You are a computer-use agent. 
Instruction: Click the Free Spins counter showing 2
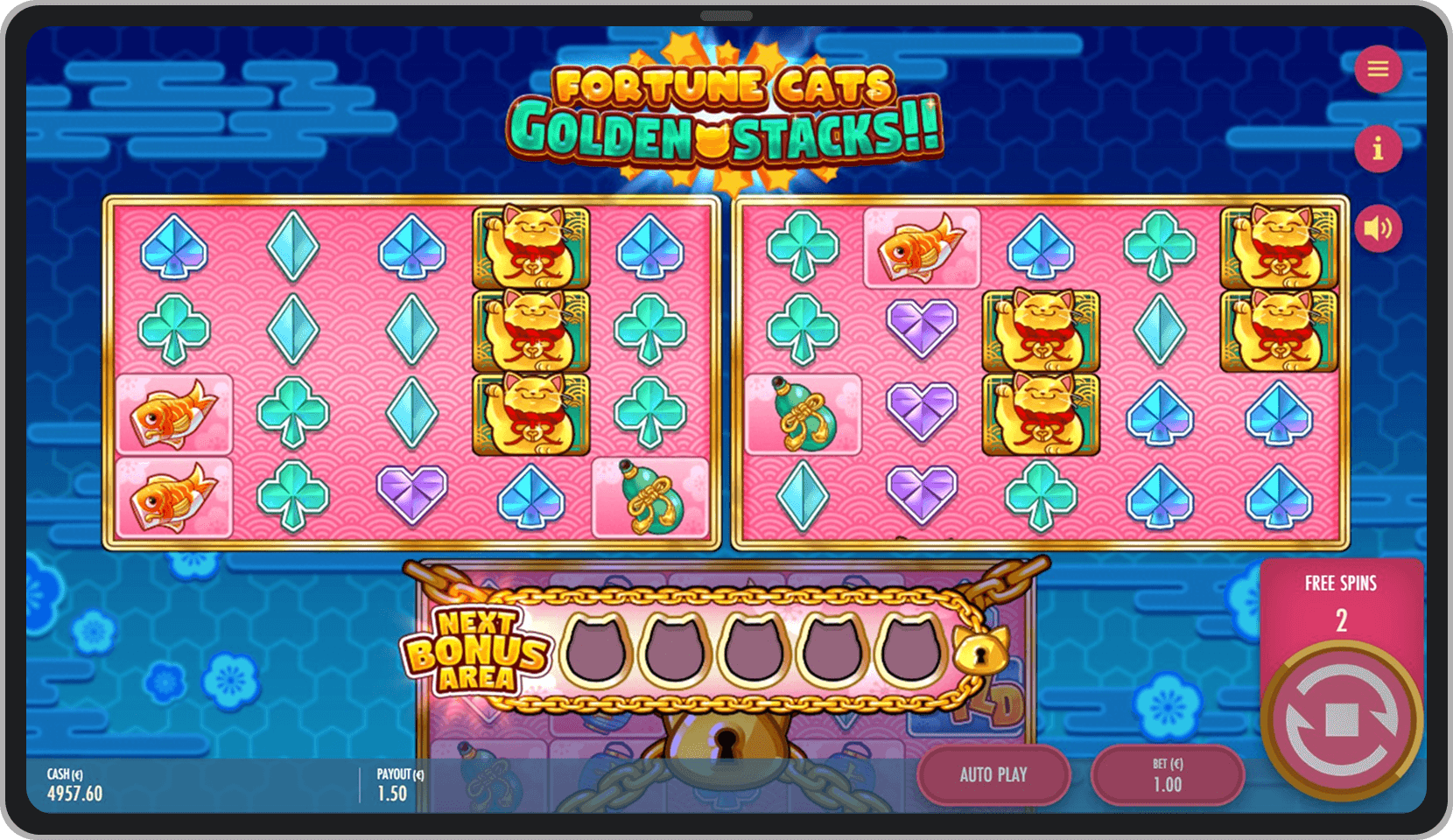coord(1342,619)
